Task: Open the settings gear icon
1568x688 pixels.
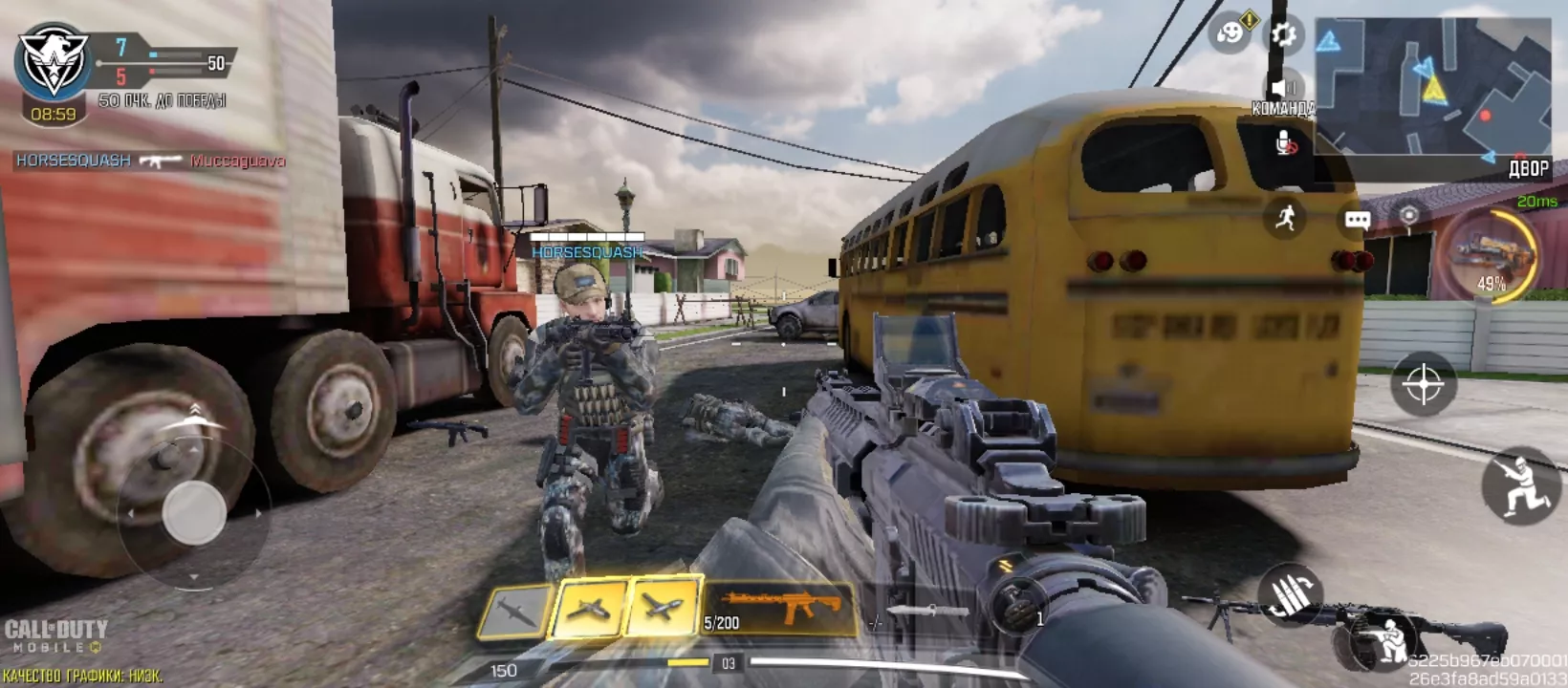Action: click(1283, 35)
